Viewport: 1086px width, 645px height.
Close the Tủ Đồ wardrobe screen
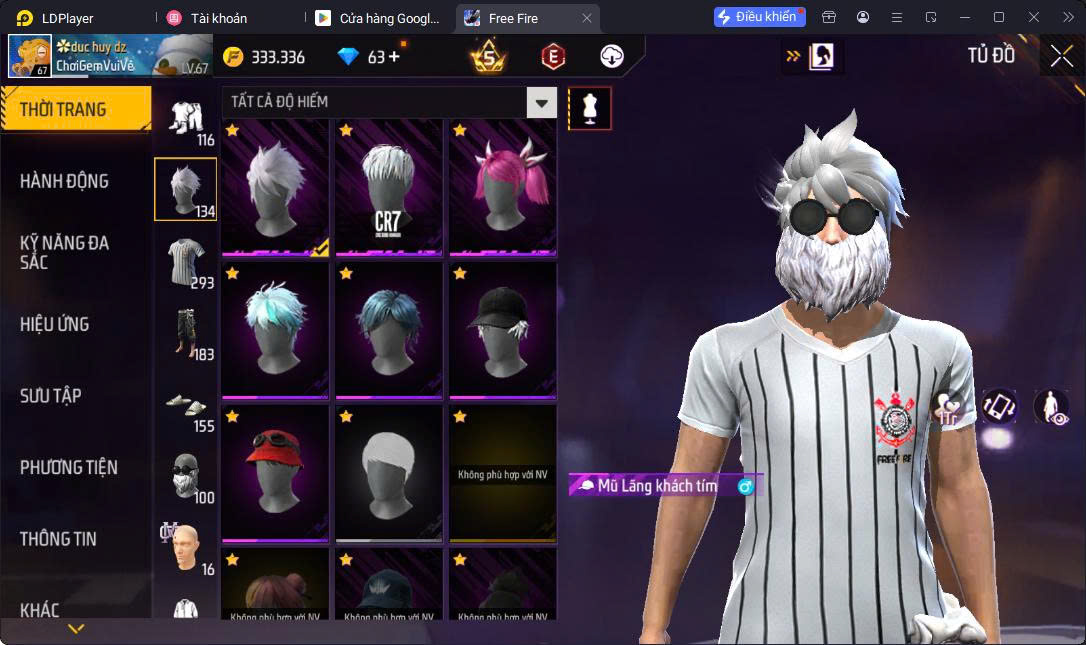click(1061, 57)
